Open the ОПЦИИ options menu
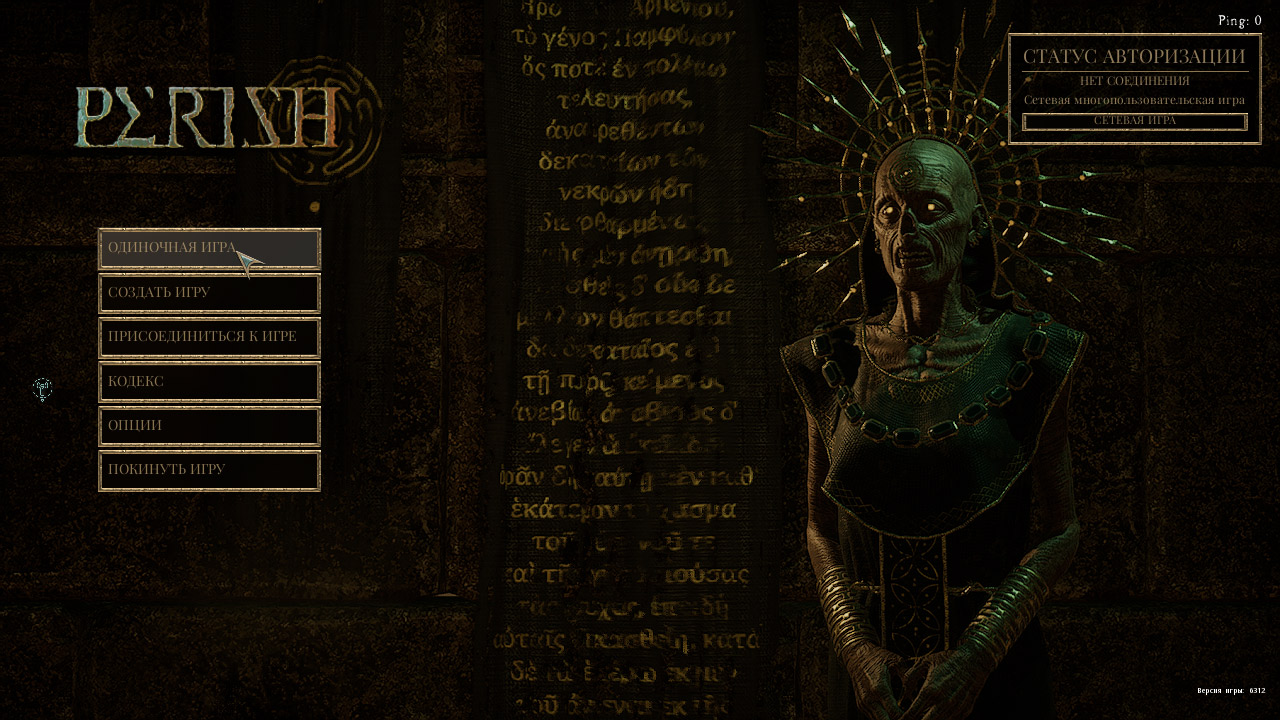 [209, 426]
